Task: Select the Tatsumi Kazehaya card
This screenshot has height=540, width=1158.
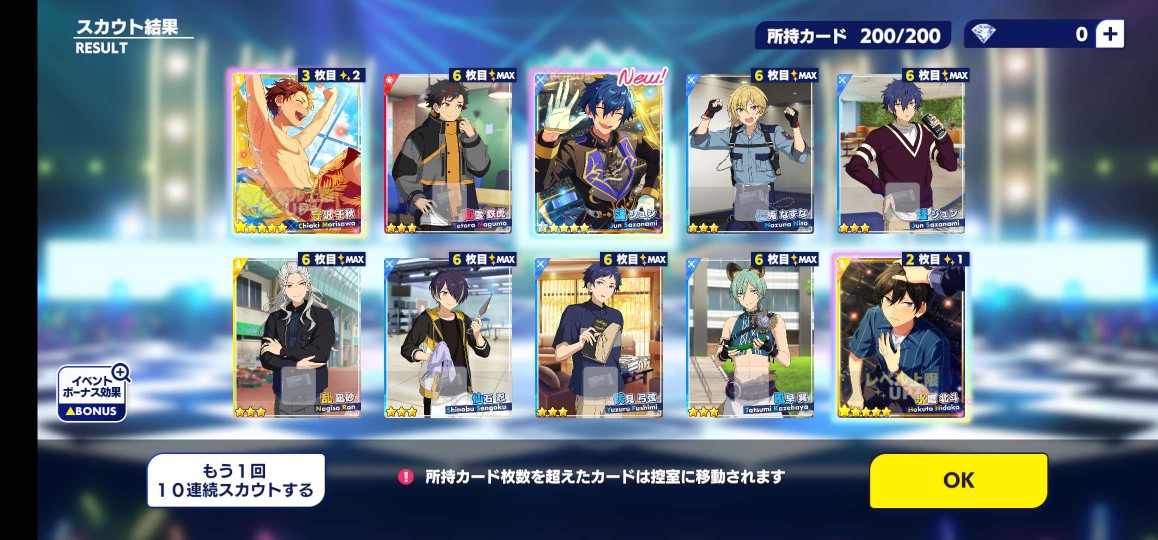Action: pyautogui.click(x=750, y=338)
